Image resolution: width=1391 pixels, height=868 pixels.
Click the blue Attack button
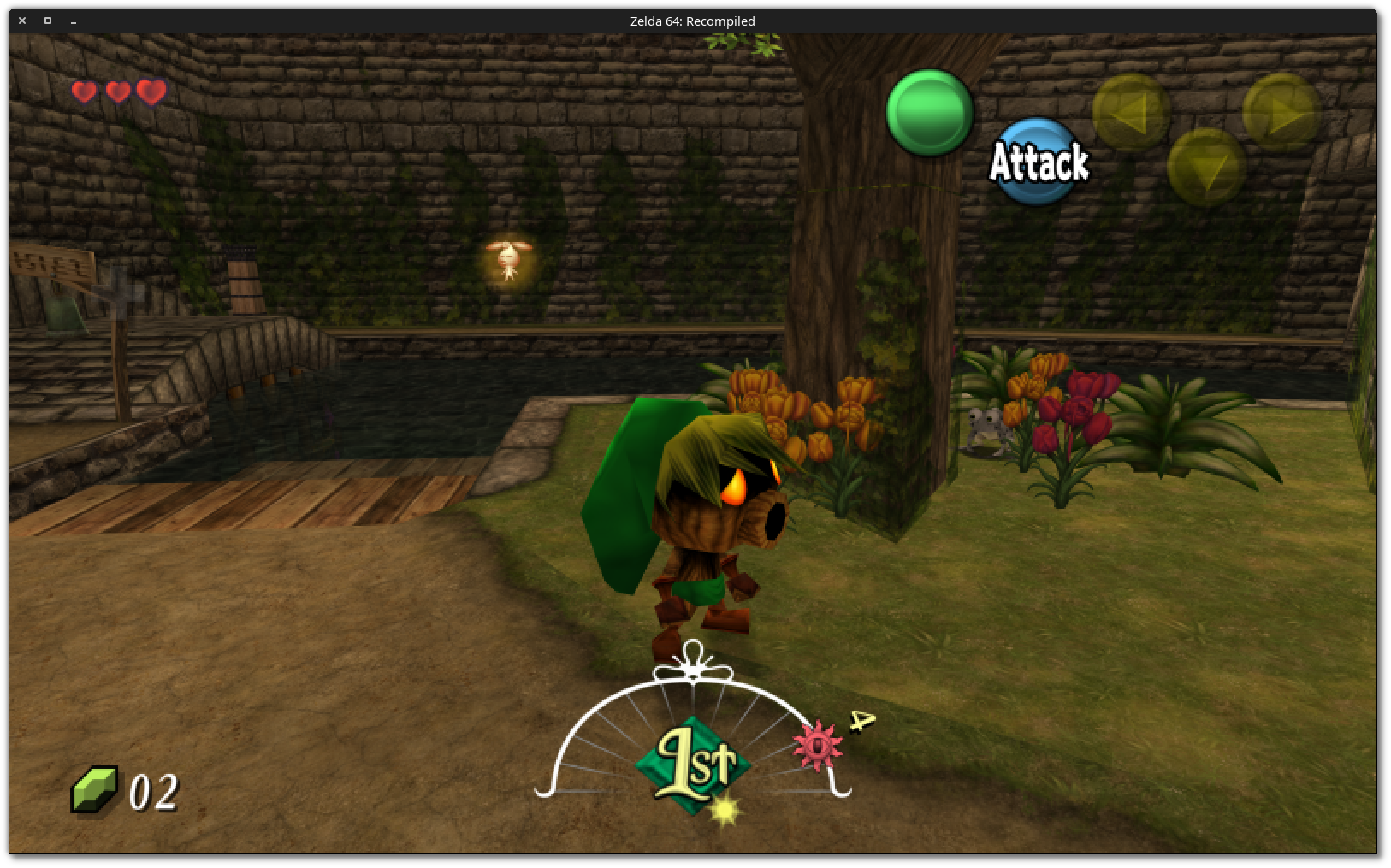pos(1037,162)
